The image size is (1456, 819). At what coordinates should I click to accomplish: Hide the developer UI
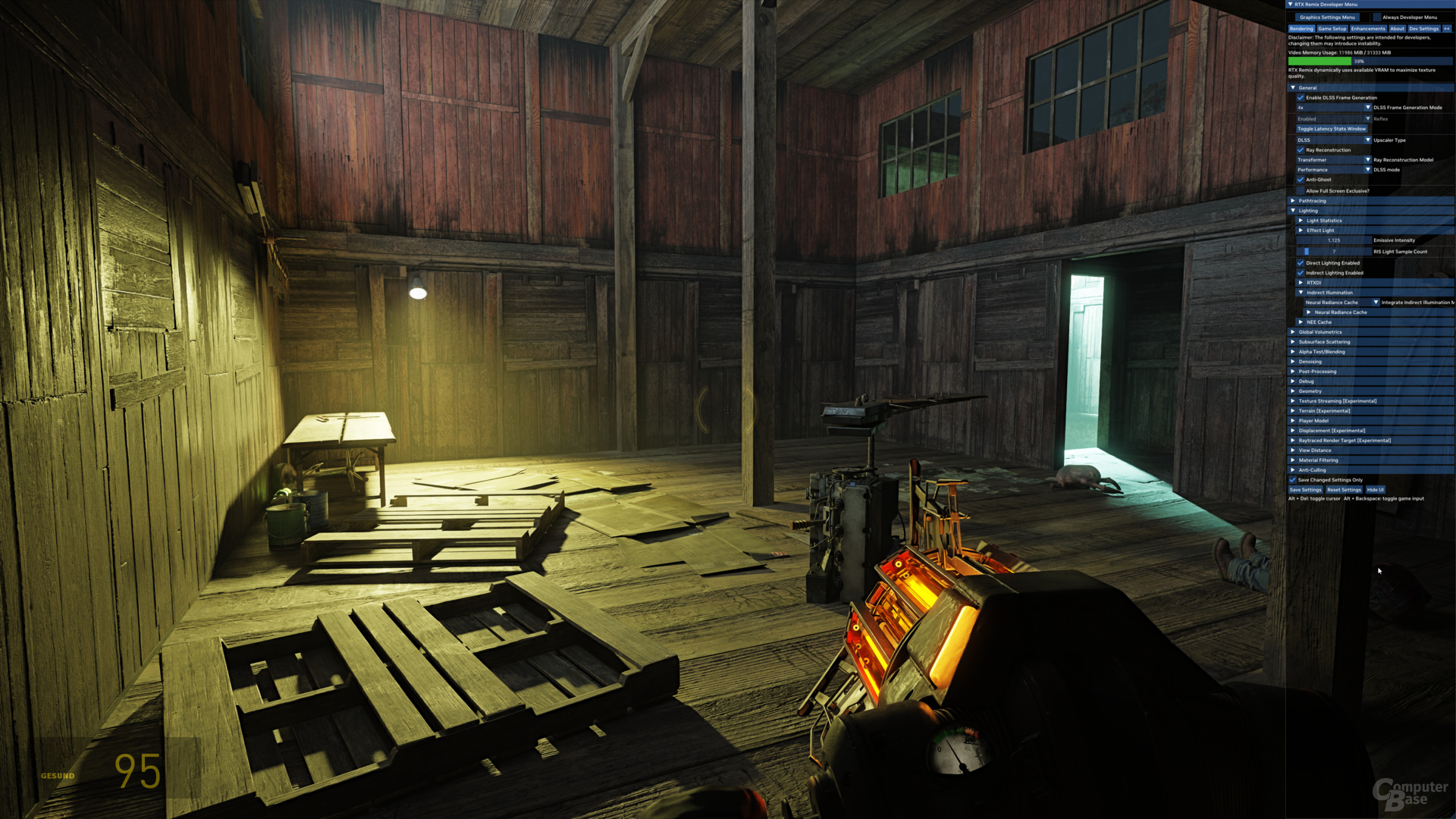point(1376,490)
